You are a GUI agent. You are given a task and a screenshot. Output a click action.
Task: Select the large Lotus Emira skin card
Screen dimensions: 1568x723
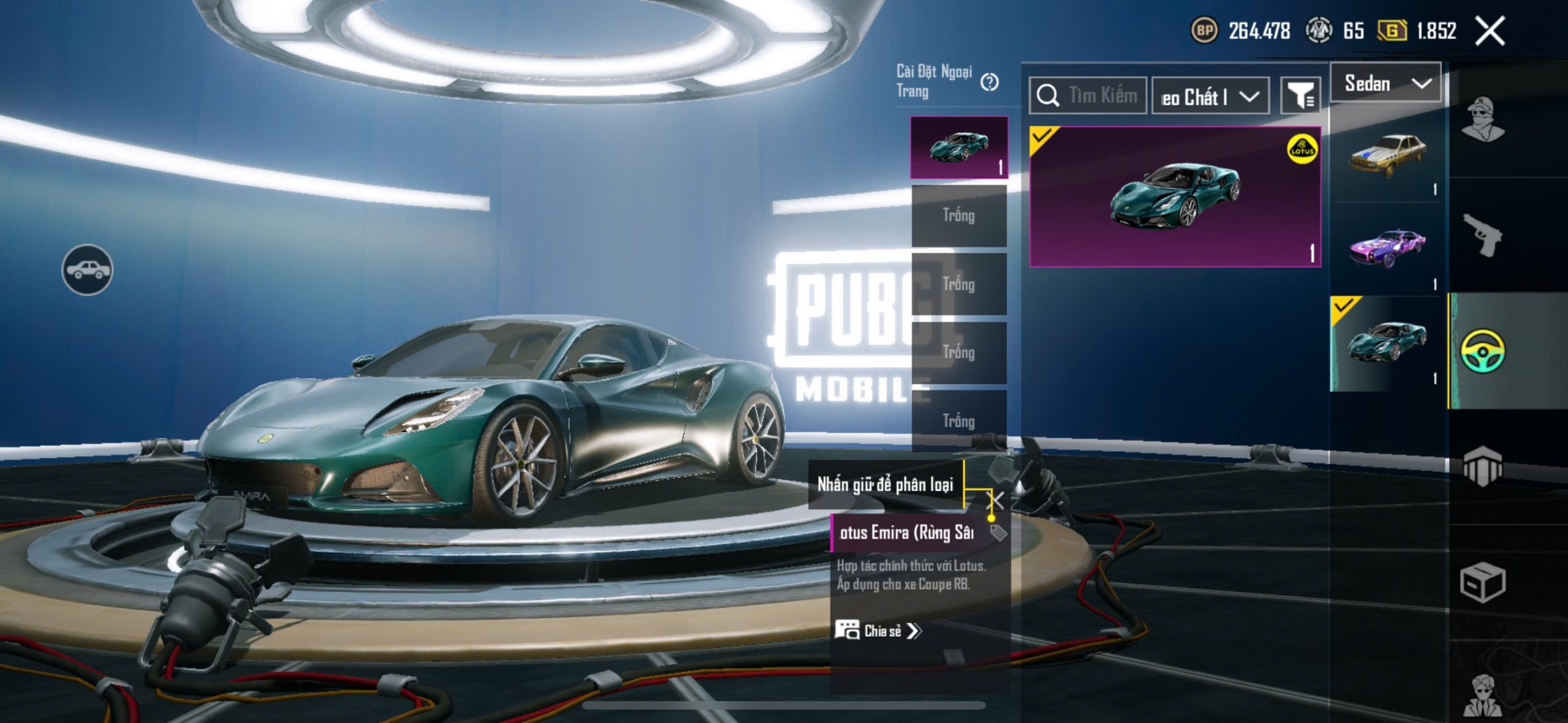[1175, 197]
